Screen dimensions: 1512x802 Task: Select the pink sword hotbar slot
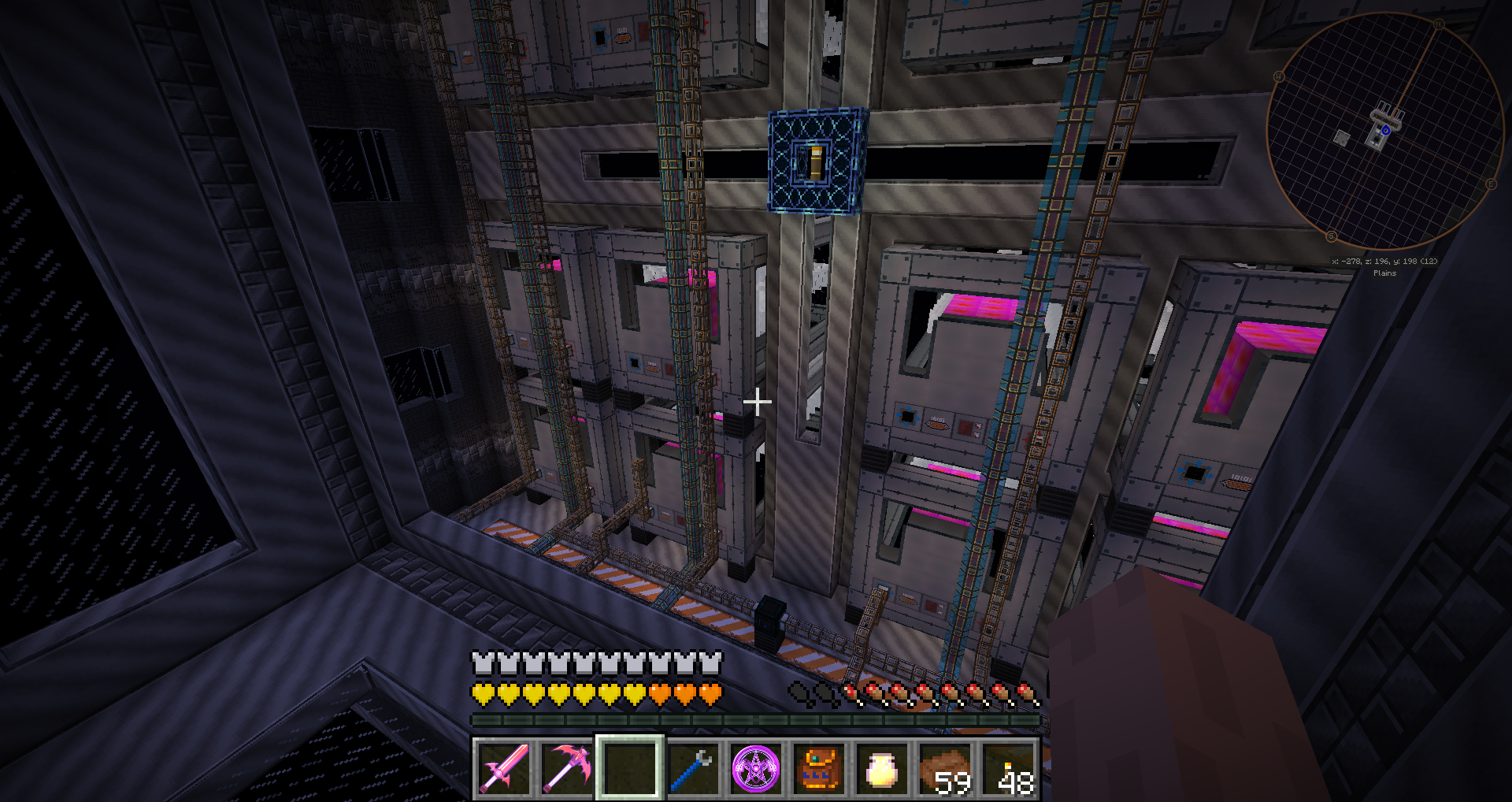[x=504, y=768]
